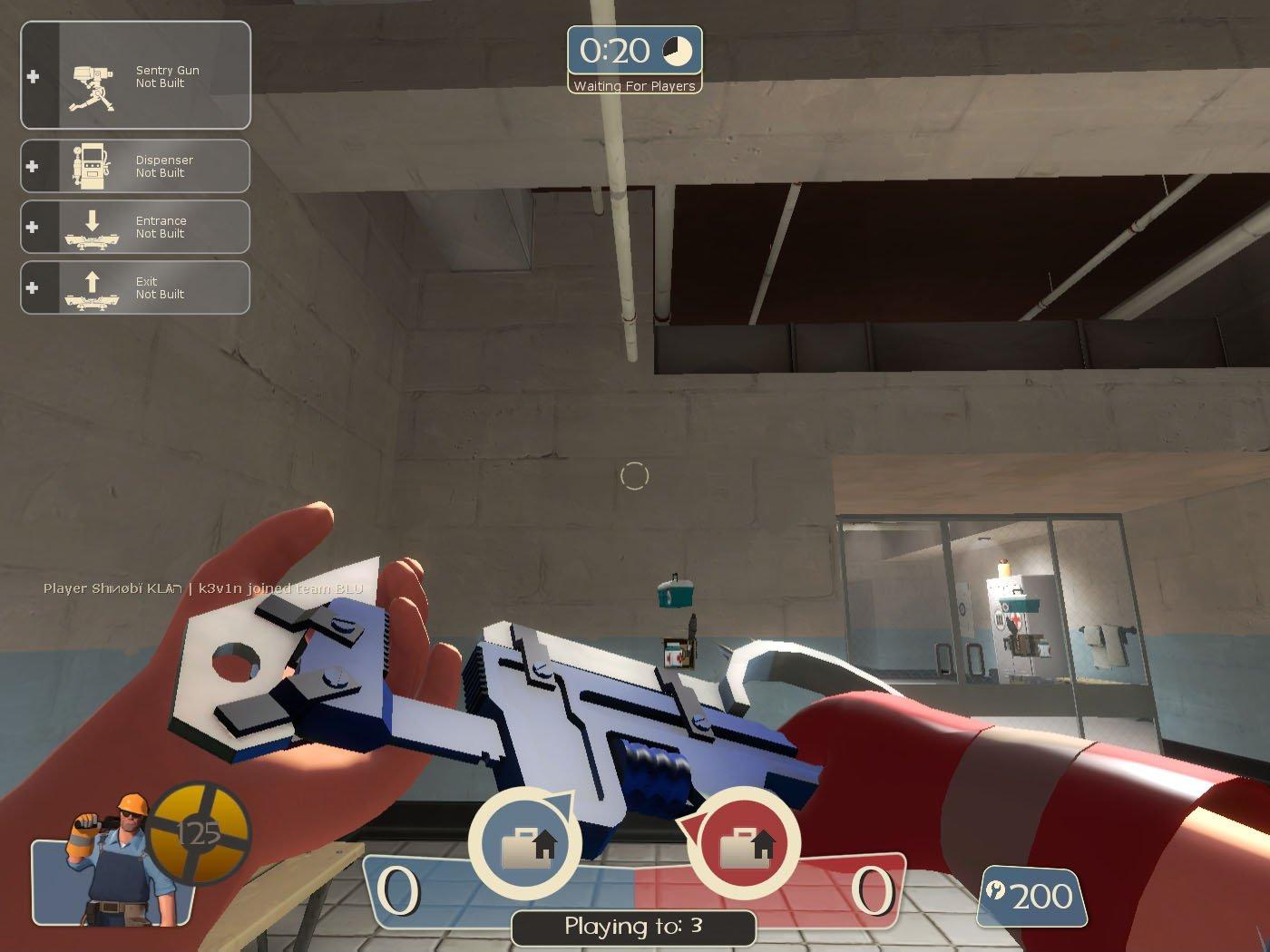Image resolution: width=1270 pixels, height=952 pixels.
Task: Click the chat message about k3v1n joining
Action: tap(203, 588)
